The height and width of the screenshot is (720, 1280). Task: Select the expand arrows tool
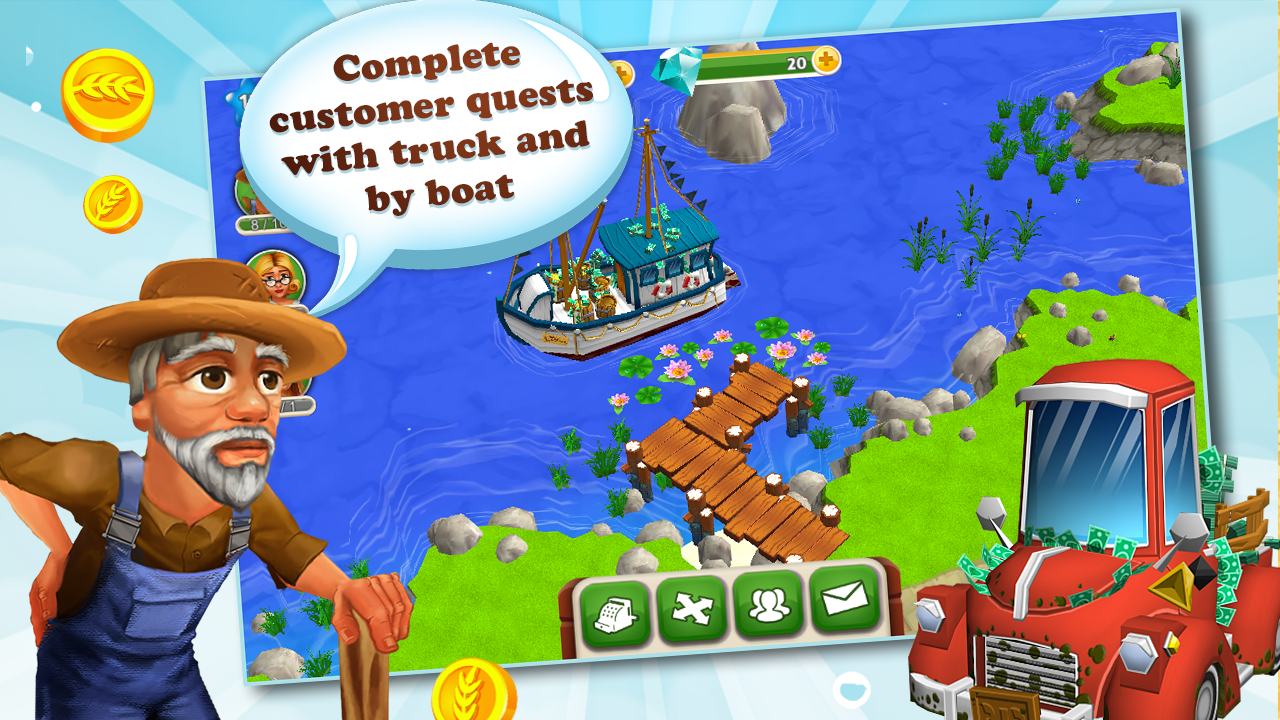pos(692,608)
